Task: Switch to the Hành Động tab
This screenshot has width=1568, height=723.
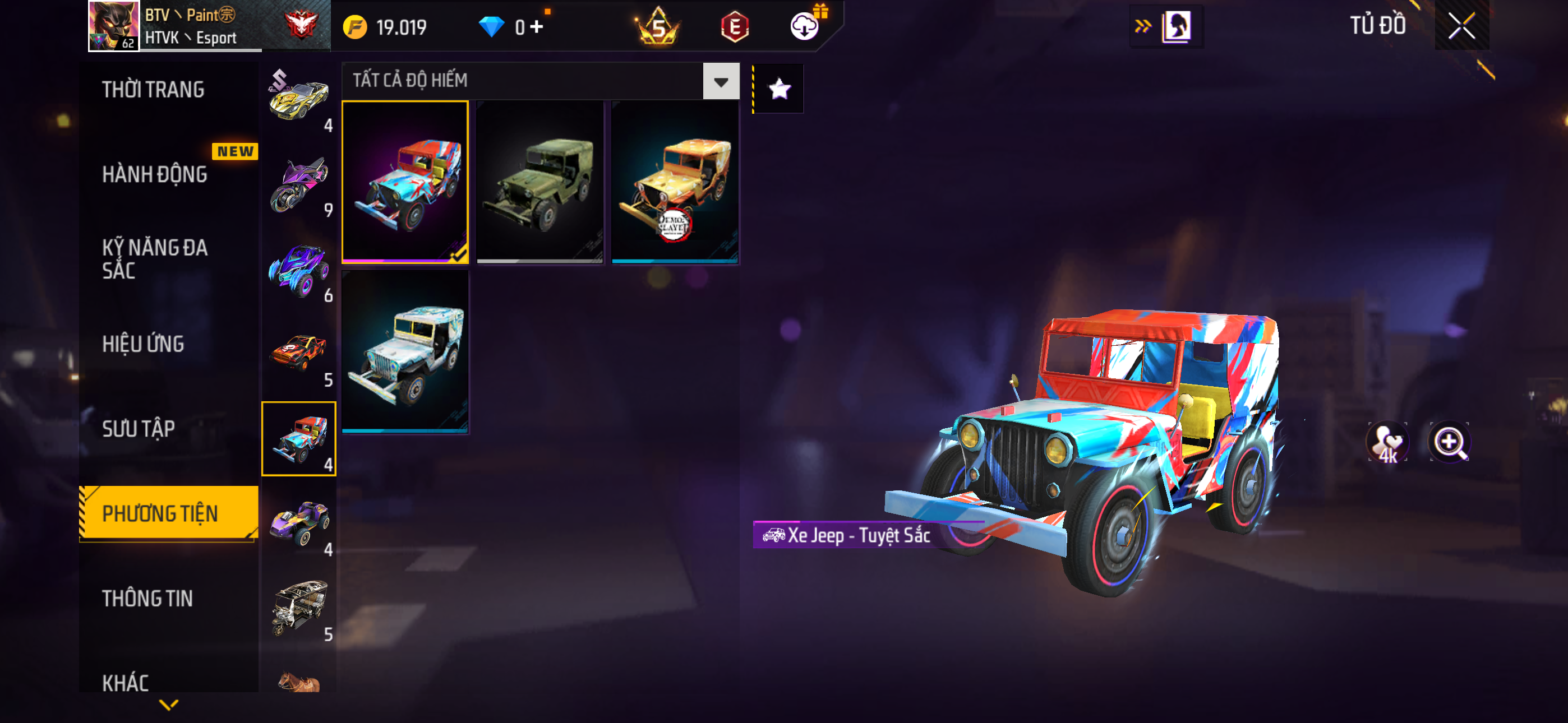Action: click(155, 175)
